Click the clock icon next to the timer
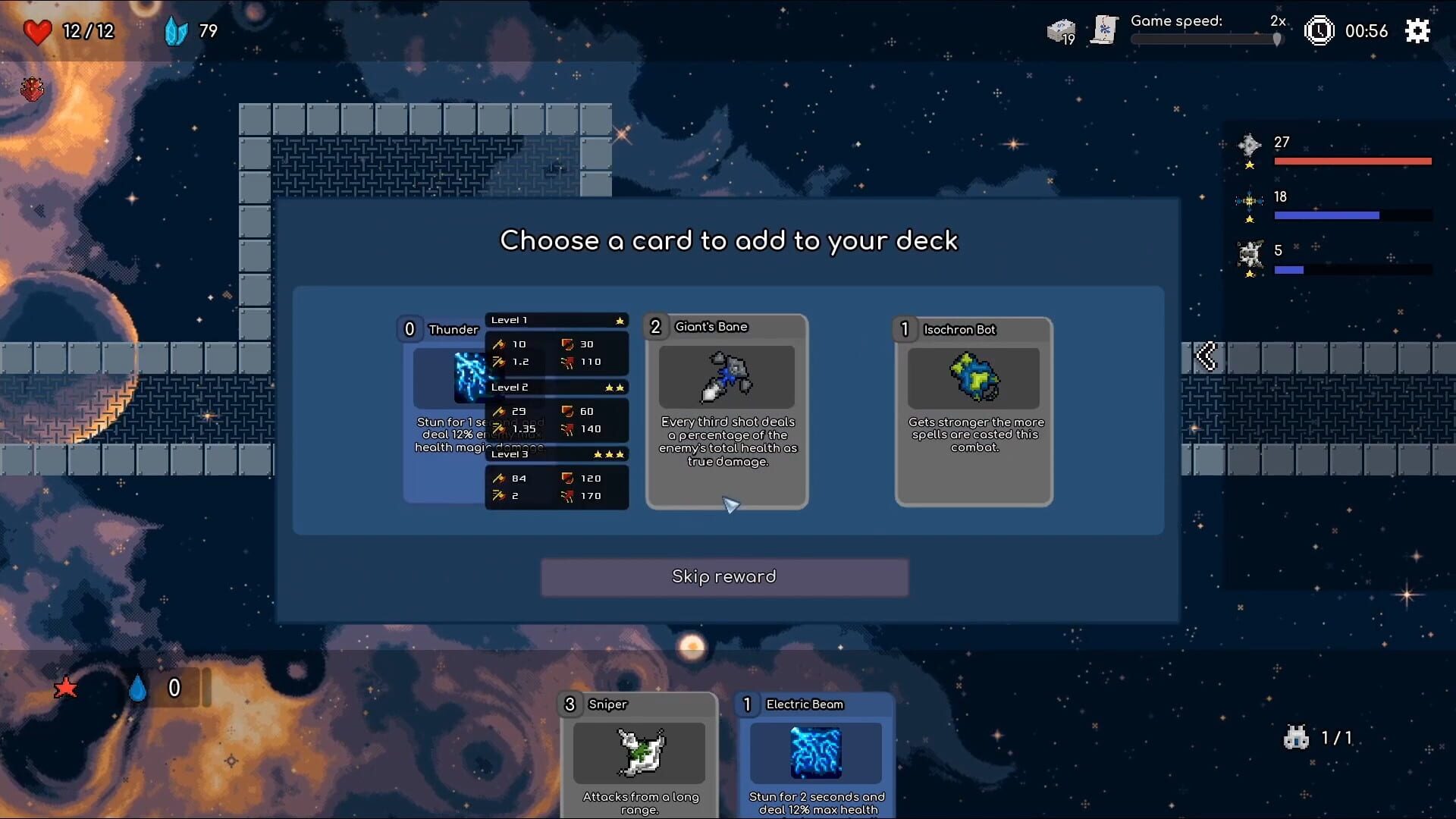This screenshot has height=819, width=1456. click(1319, 31)
